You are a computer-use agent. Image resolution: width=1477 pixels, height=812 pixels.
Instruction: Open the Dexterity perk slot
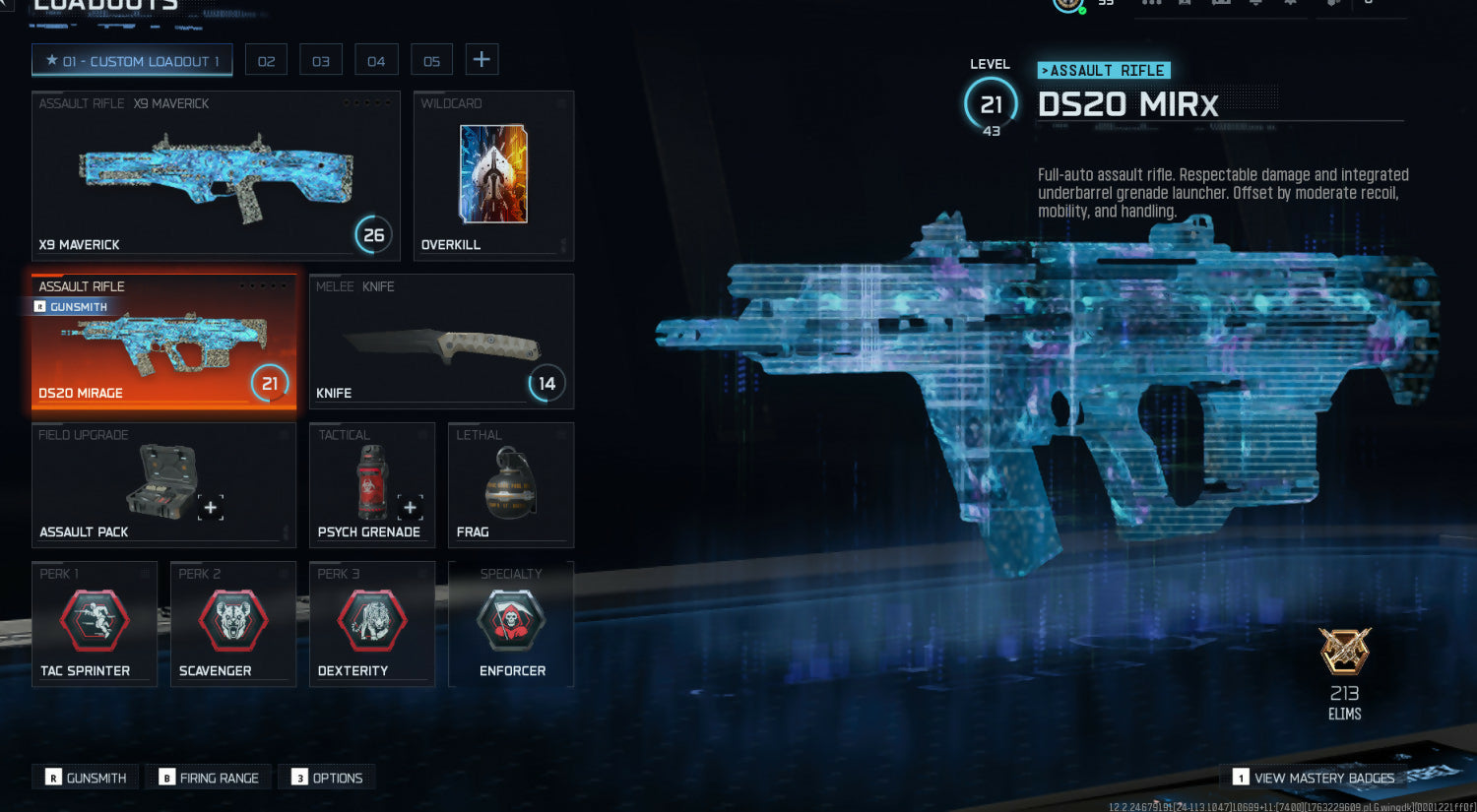coord(371,623)
